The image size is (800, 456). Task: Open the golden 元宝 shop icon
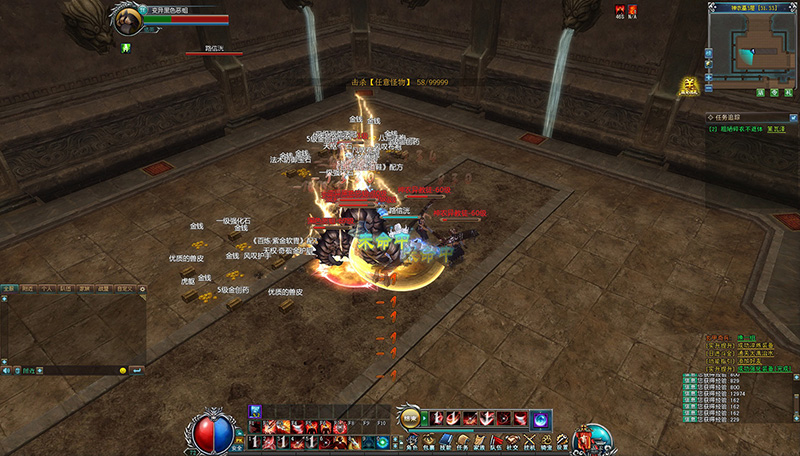click(x=689, y=86)
